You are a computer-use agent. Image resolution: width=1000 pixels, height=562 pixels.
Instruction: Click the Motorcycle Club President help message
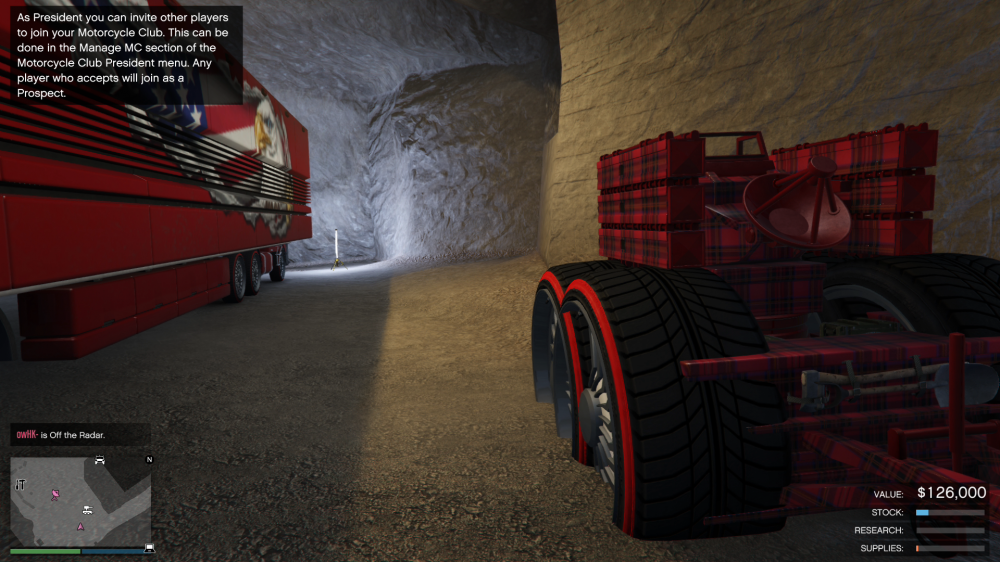(x=123, y=55)
